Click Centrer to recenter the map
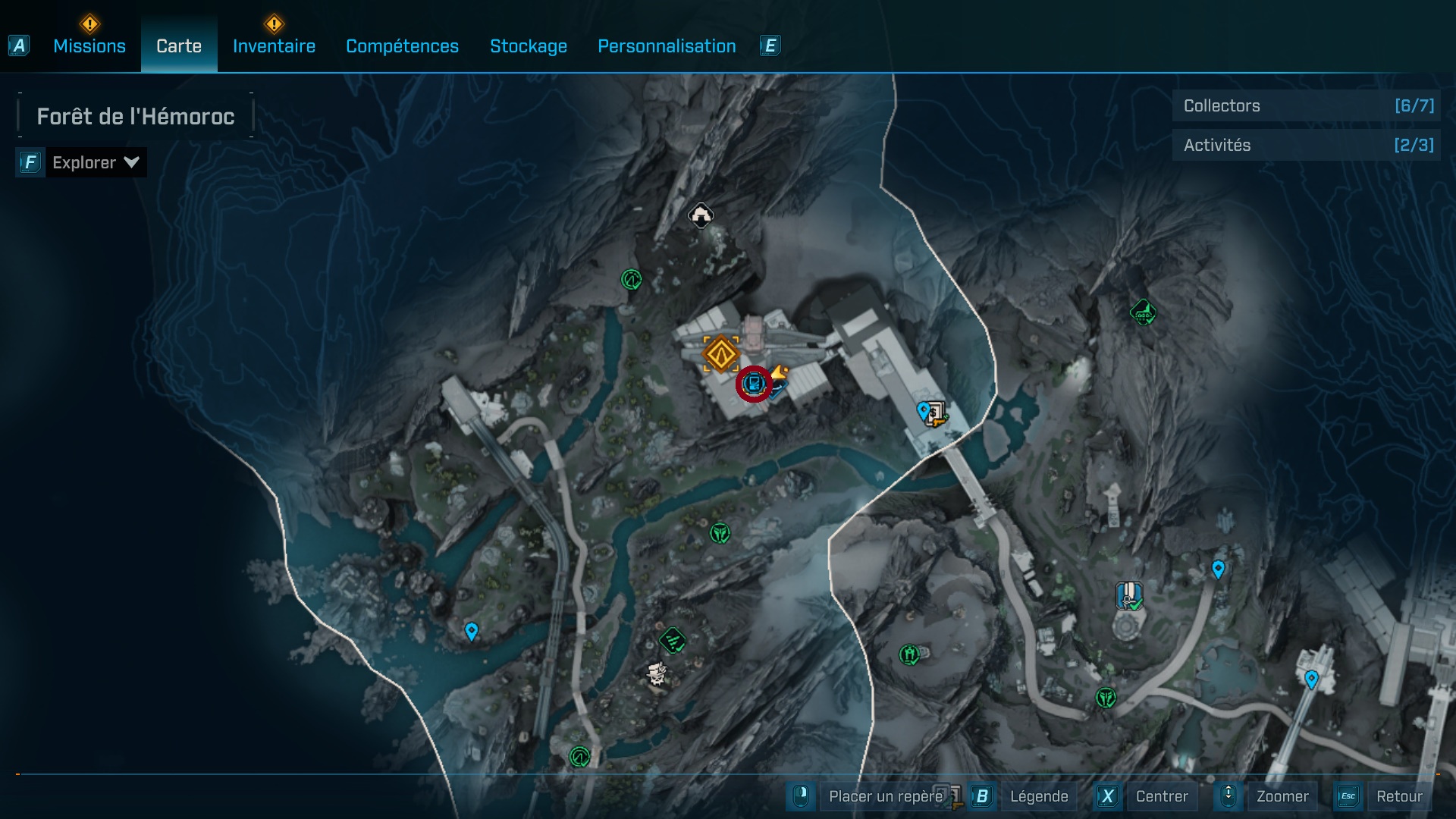The width and height of the screenshot is (1456, 819). point(1161,796)
